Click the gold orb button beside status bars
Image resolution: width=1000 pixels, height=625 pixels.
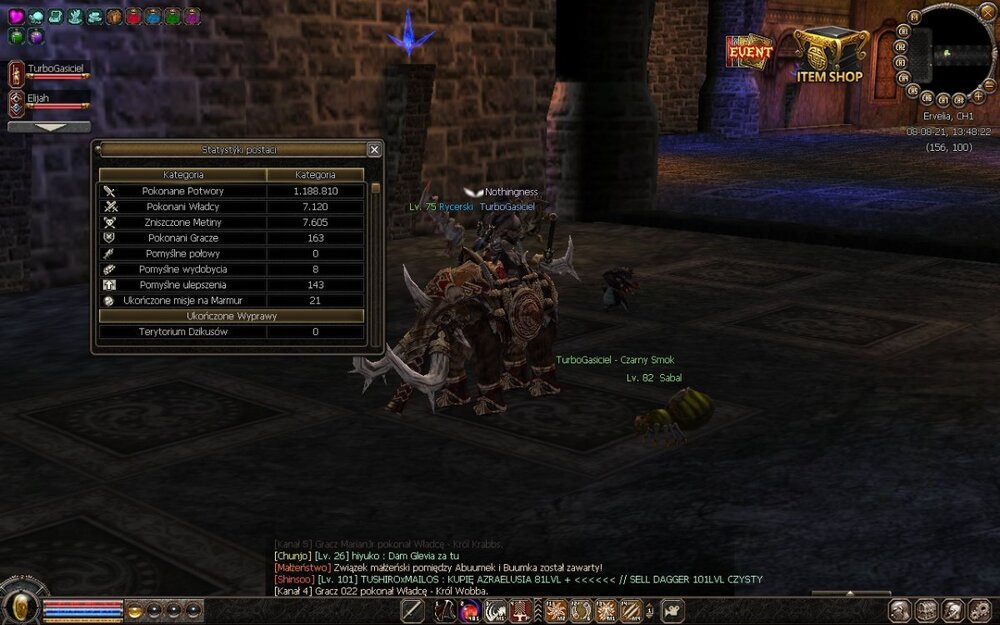(134, 609)
